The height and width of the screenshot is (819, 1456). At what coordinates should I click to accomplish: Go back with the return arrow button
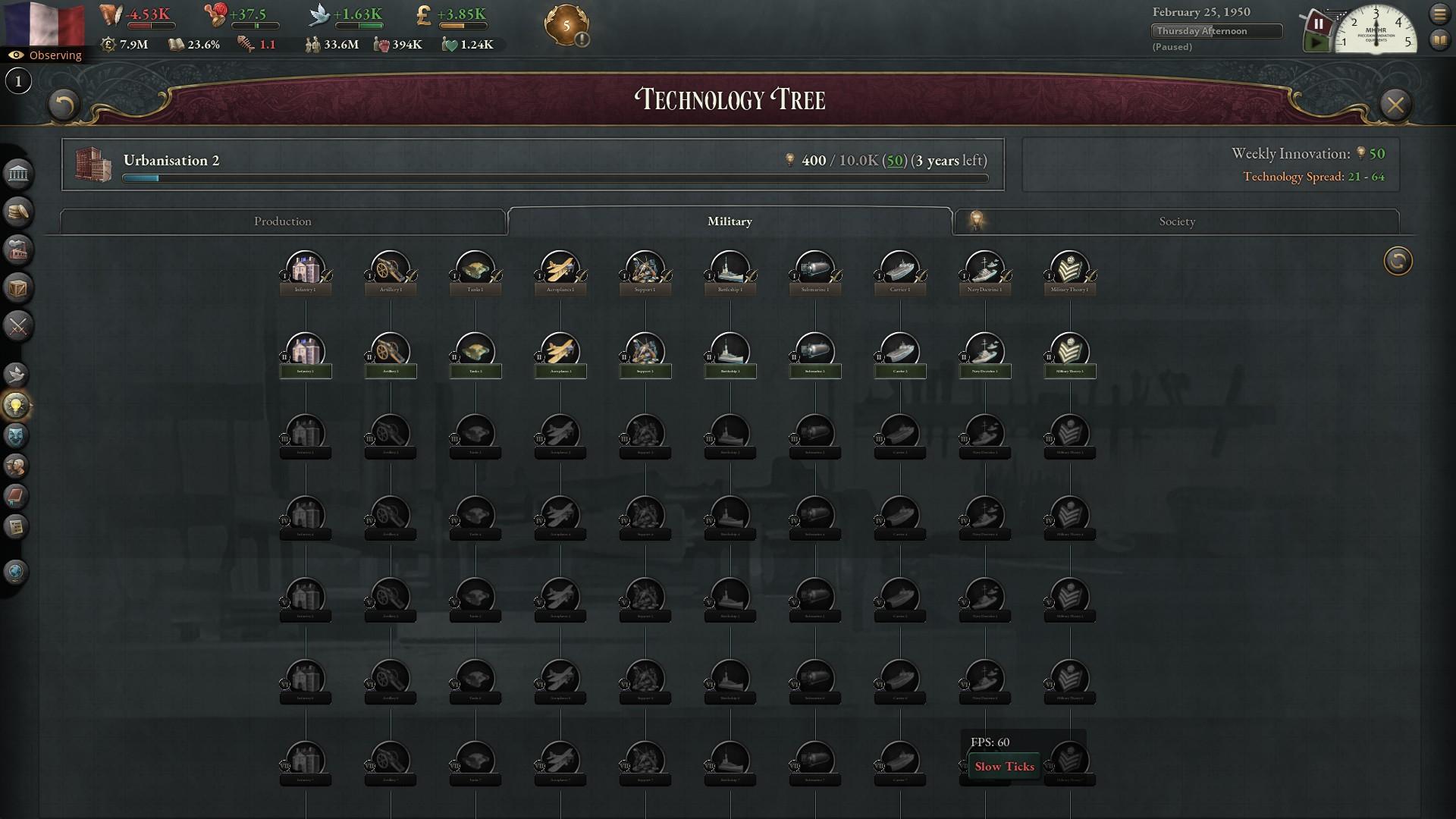pyautogui.click(x=64, y=105)
